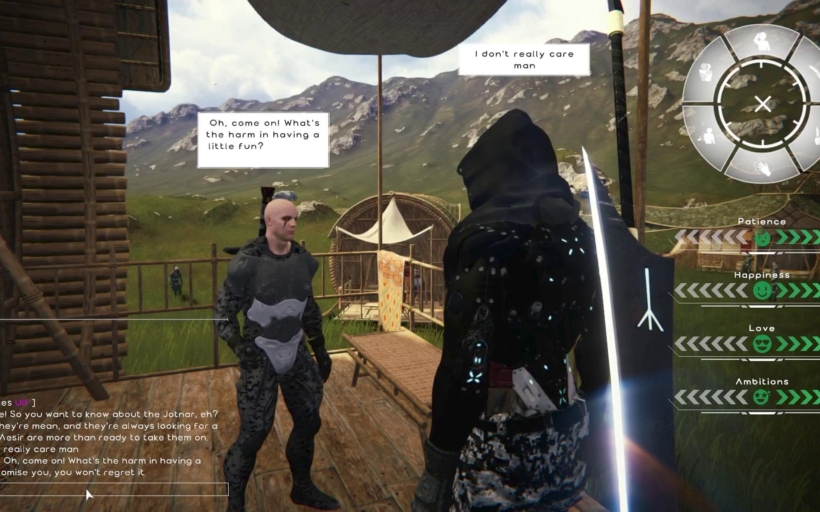Select the flexing figure wheel segment

click(708, 72)
